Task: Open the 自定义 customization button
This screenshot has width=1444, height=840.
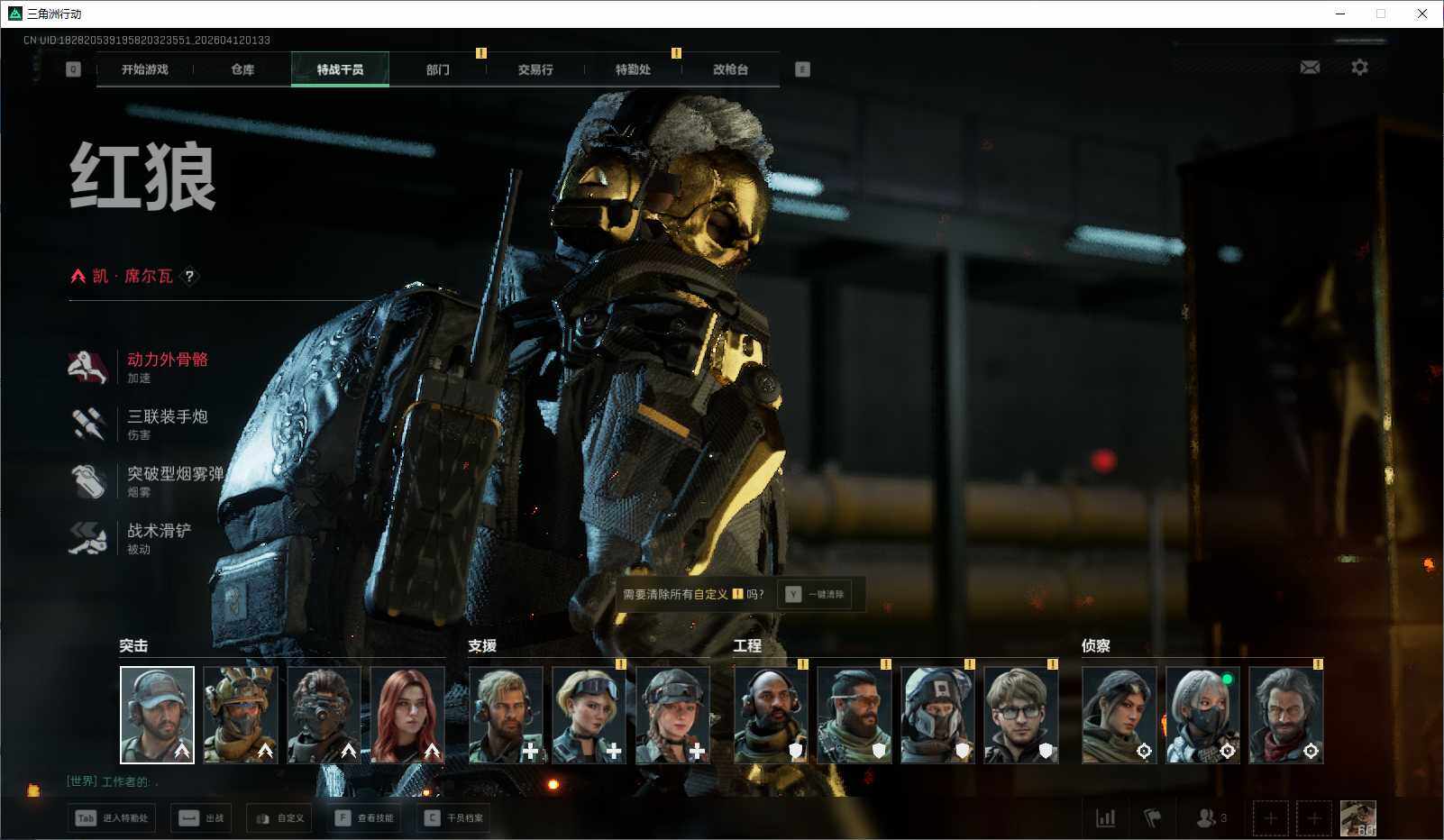Action: [x=279, y=818]
